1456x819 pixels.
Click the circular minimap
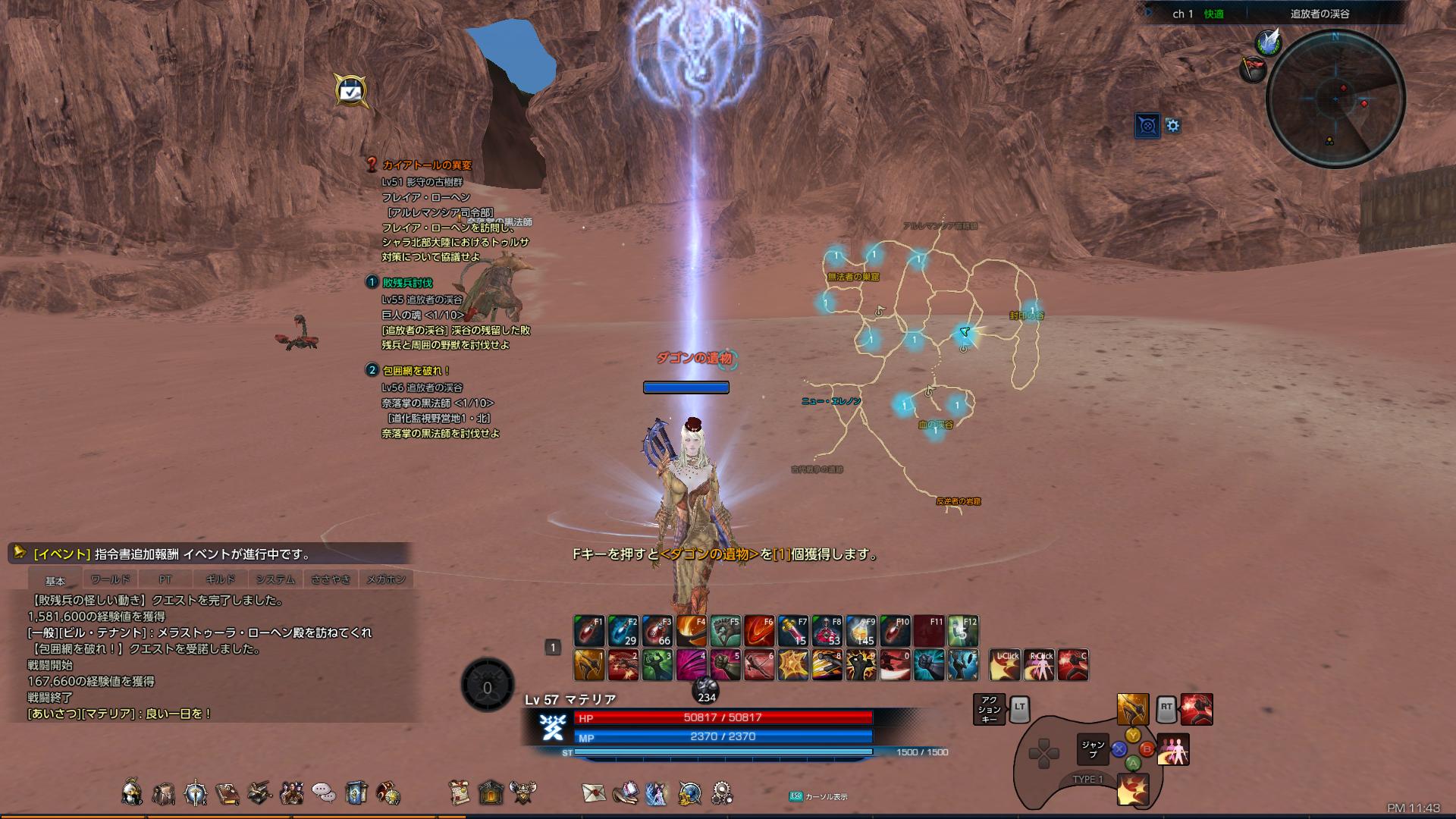coord(1335,99)
